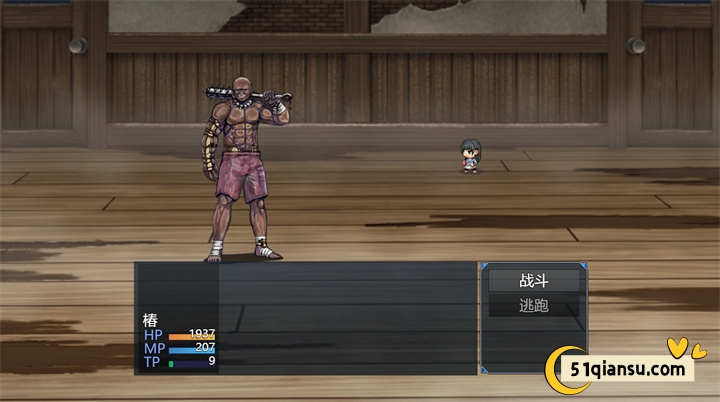This screenshot has height=402, width=720.
Task: Choose the 战斗 (Fight) command
Action: tap(533, 281)
